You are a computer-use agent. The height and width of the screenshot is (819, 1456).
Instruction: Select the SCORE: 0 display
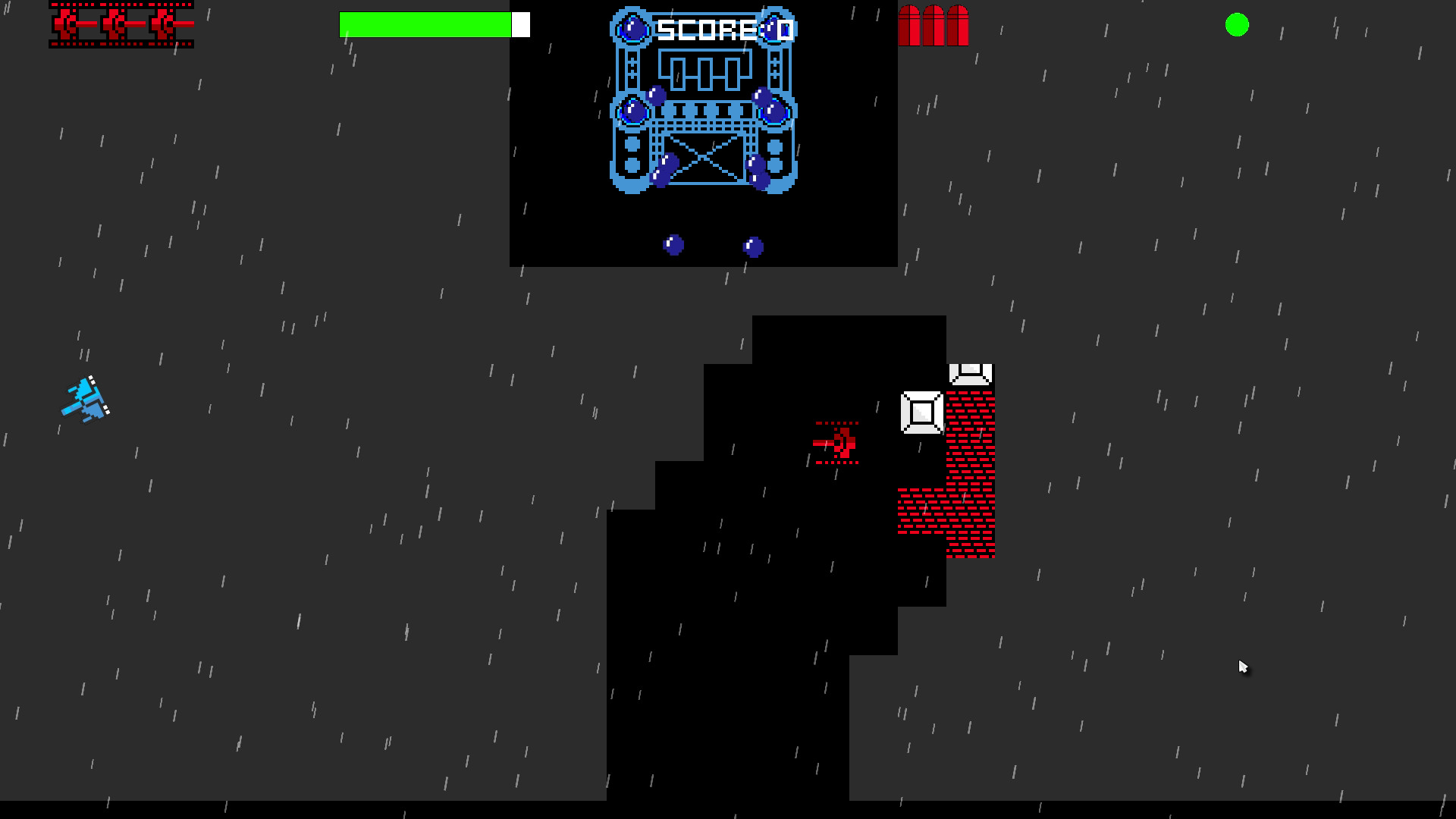coord(723,29)
